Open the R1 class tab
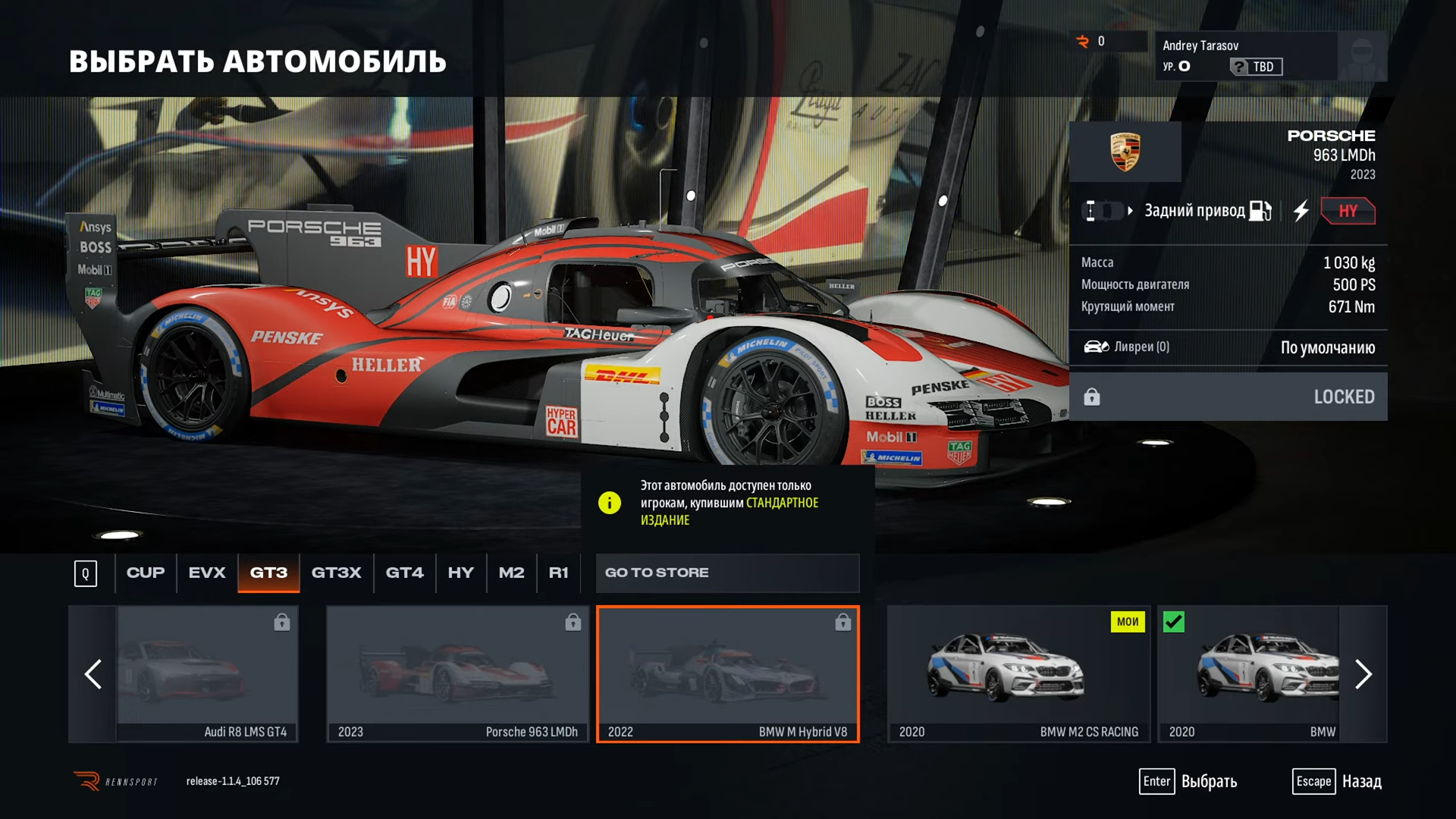This screenshot has height=819, width=1456. (558, 573)
